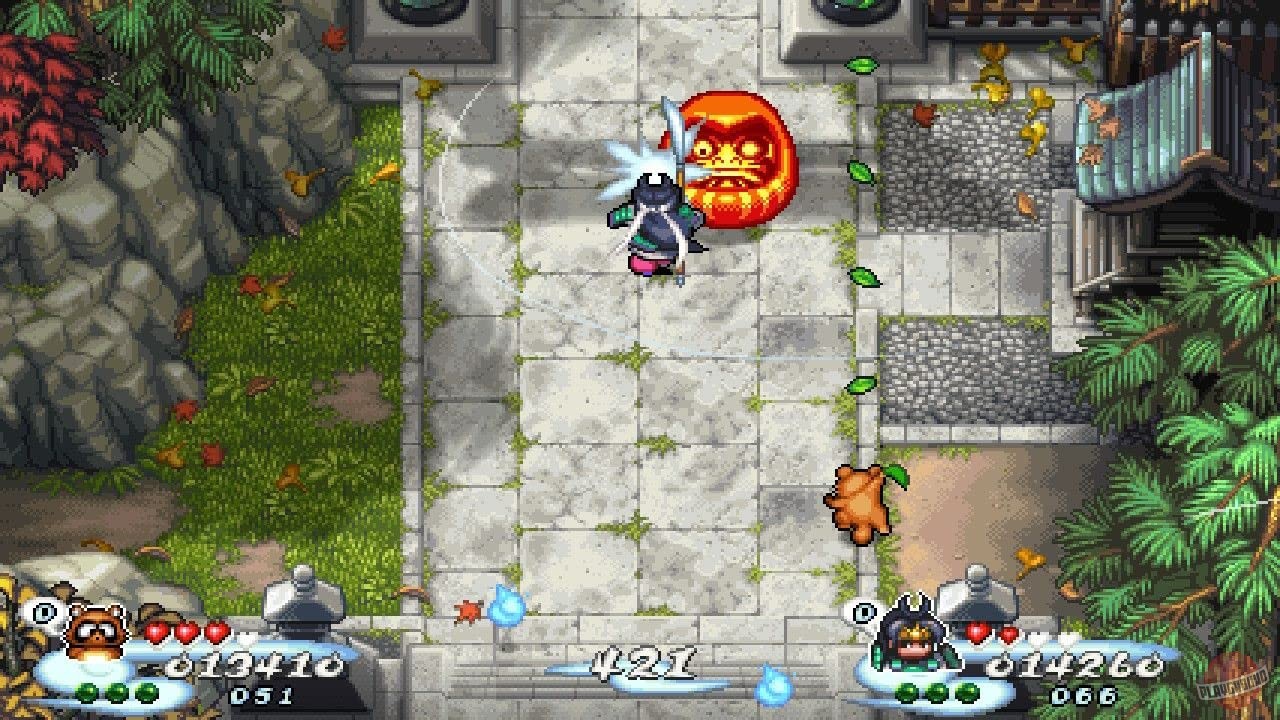
Task: Toggle the first green orb under player one
Action: pyautogui.click(x=86, y=691)
